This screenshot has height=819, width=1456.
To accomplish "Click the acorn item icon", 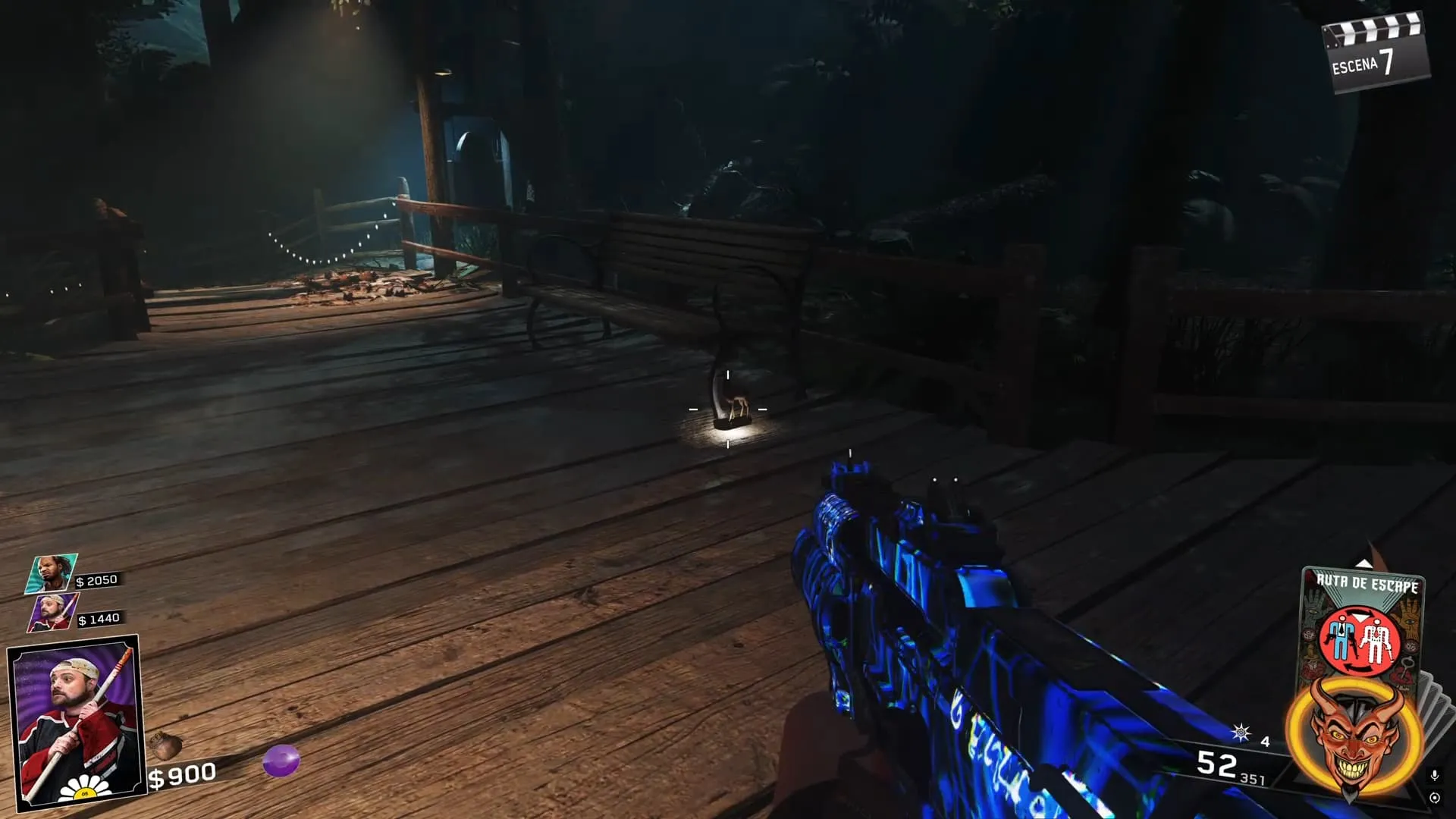I will 165,745.
